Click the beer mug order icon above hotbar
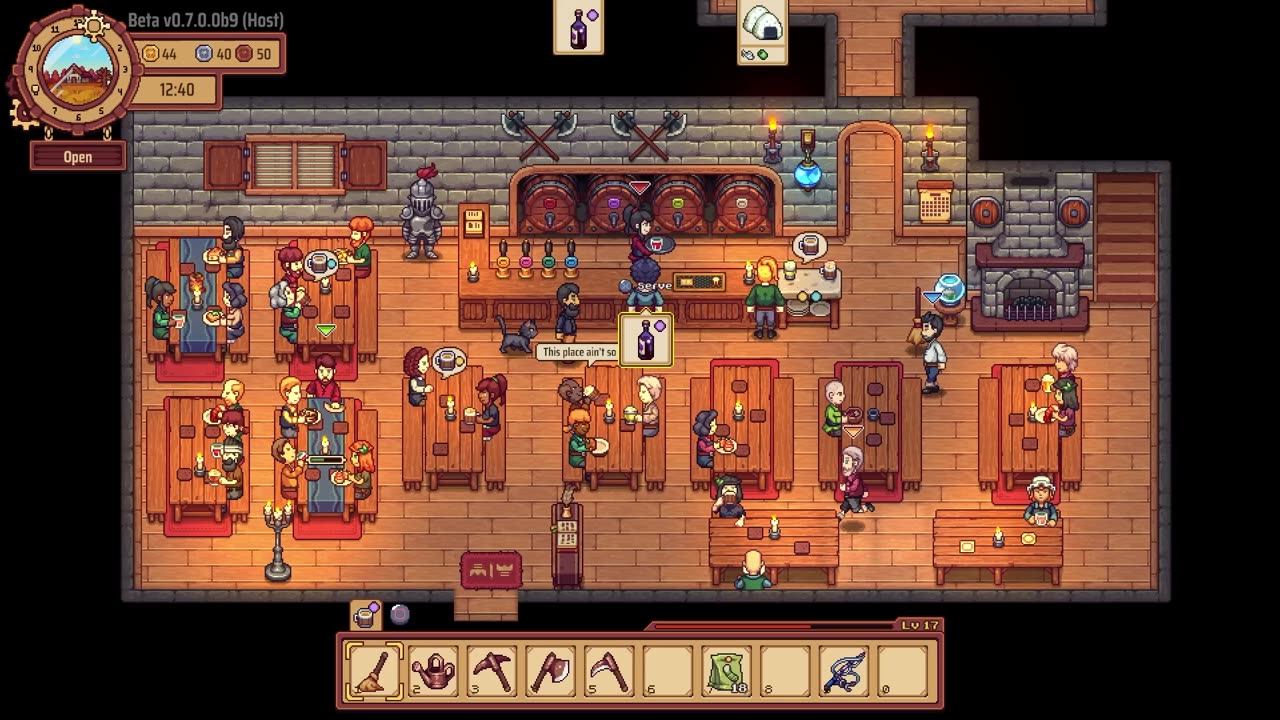The height and width of the screenshot is (720, 1280). (x=366, y=615)
